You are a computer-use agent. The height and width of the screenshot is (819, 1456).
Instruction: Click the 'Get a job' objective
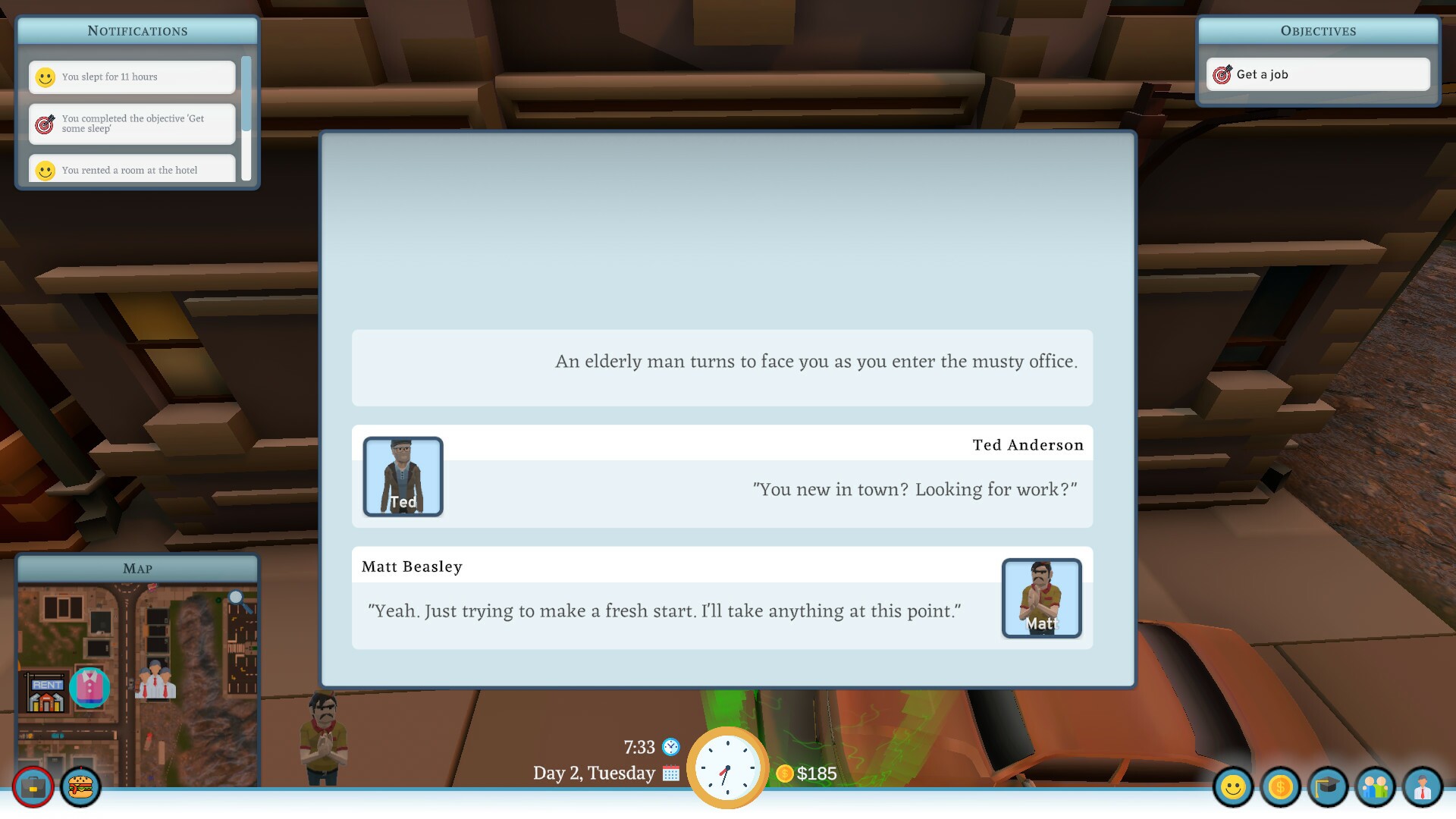(x=1317, y=74)
